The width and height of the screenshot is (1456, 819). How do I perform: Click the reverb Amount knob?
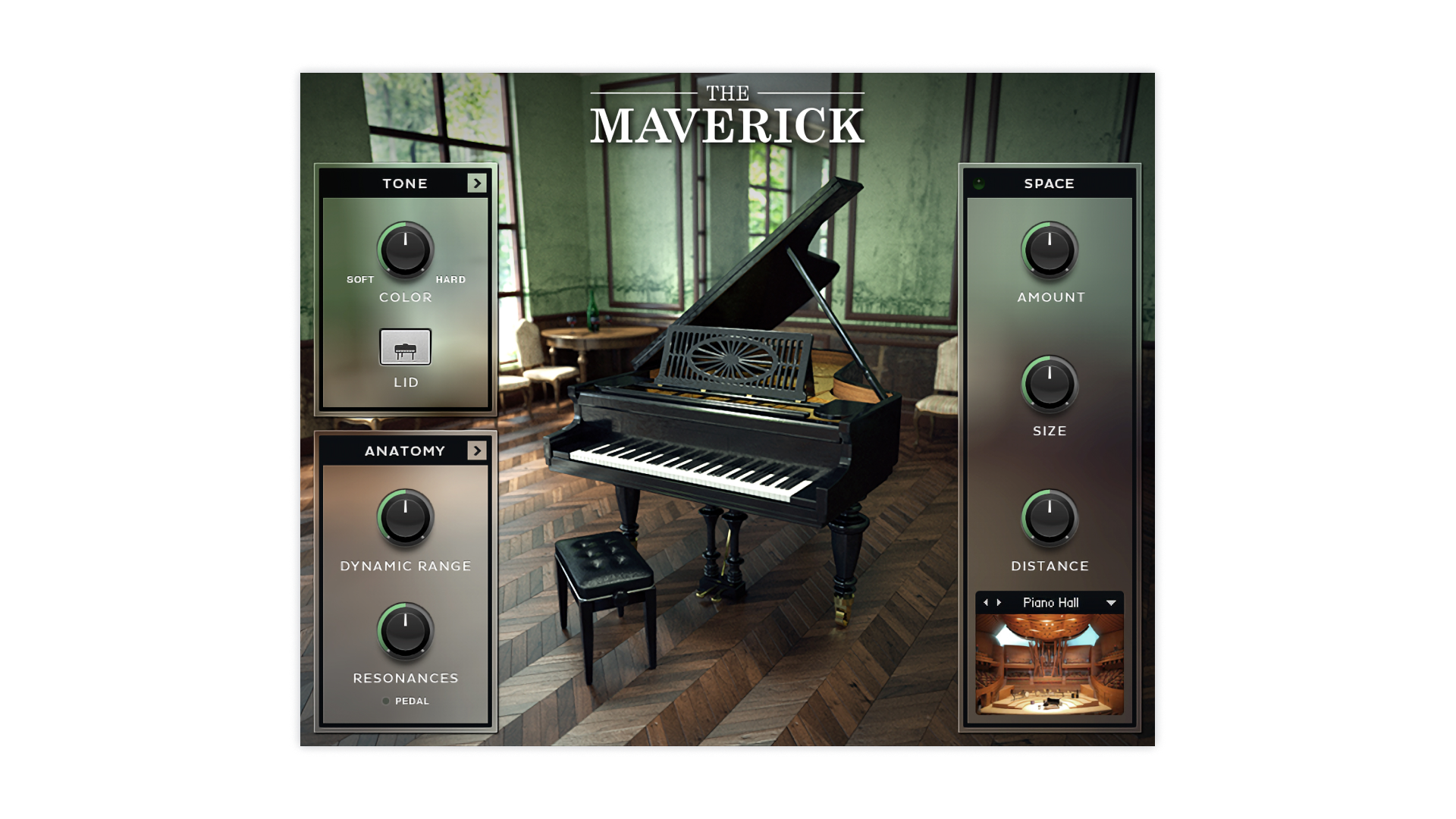[1050, 250]
